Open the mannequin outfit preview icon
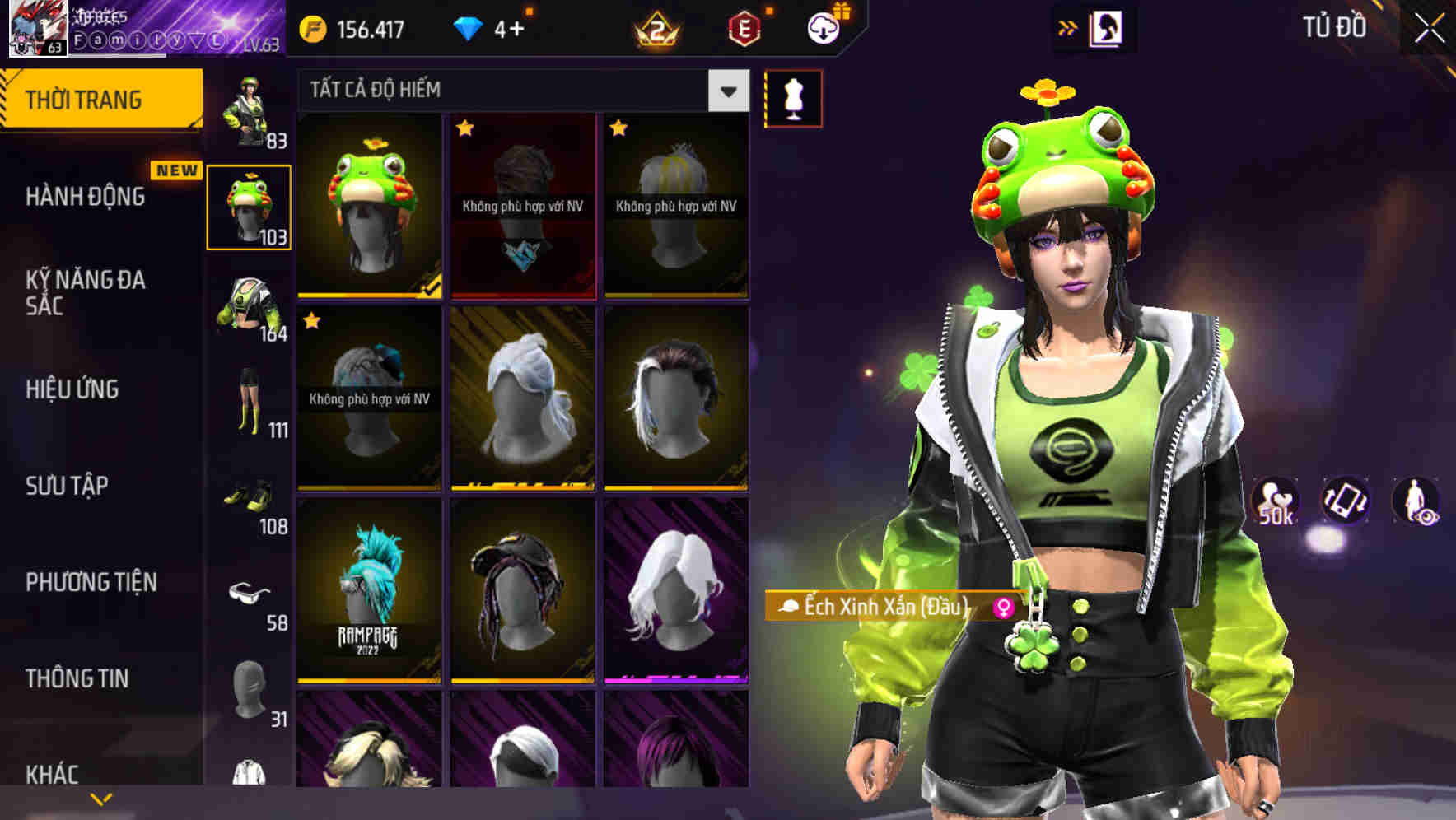This screenshot has width=1456, height=820. point(792,97)
